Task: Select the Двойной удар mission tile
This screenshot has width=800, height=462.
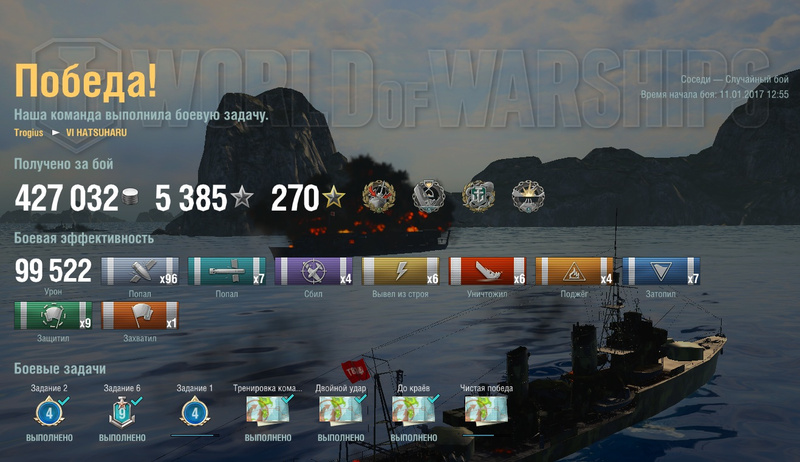Action: coord(340,411)
